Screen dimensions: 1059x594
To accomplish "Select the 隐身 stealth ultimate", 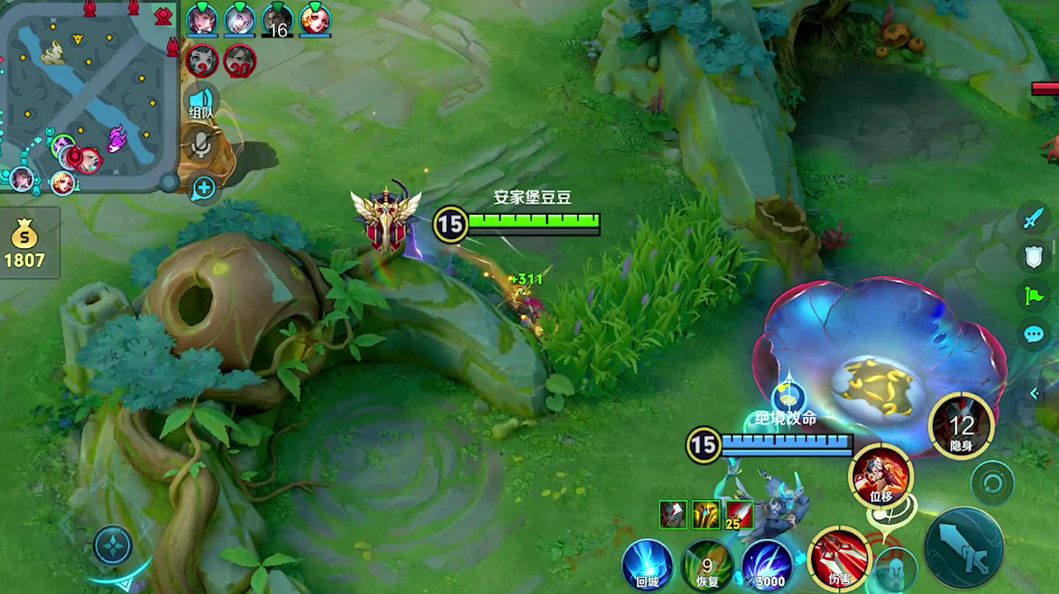I will (x=961, y=425).
